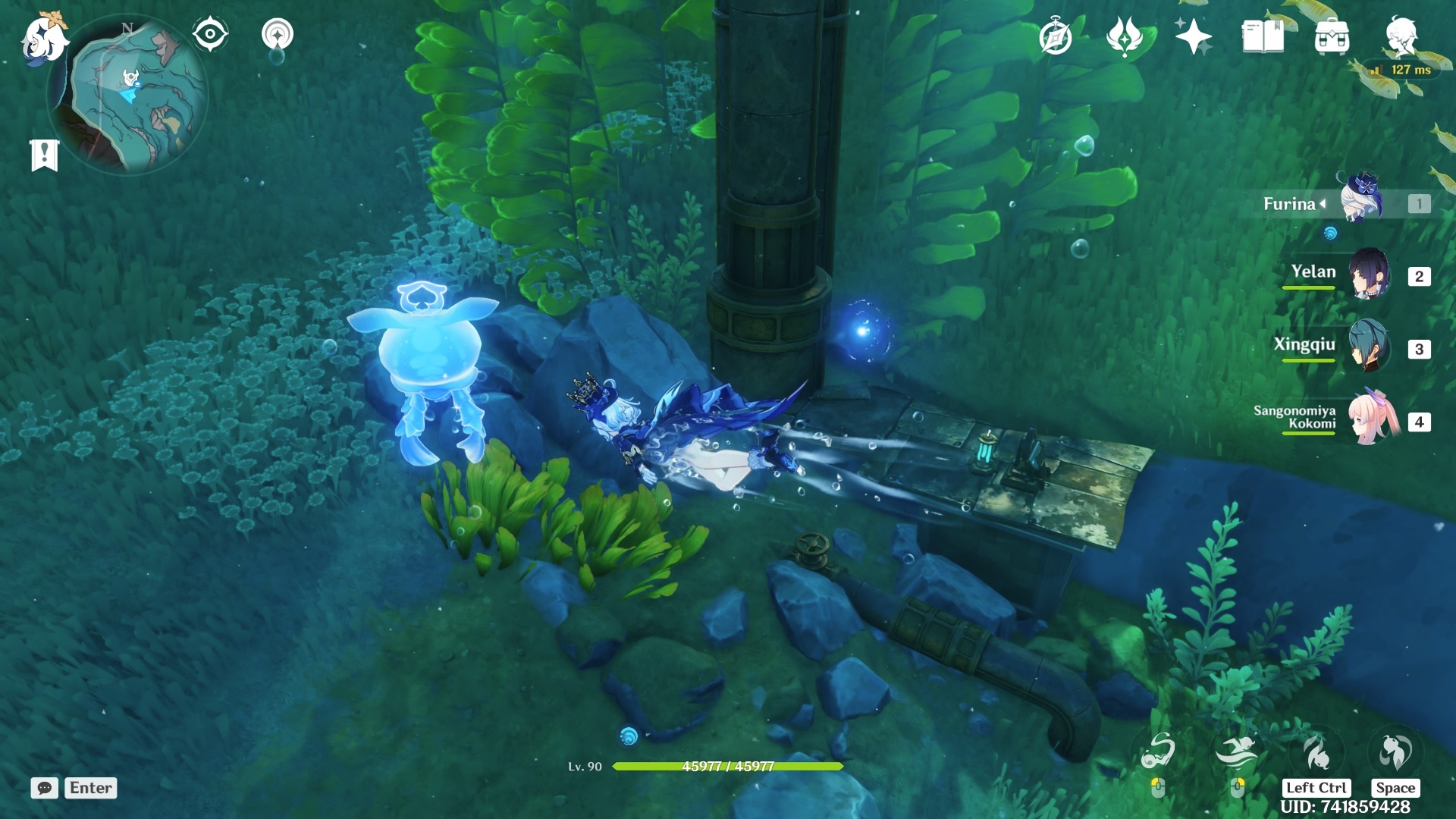Open the quest navigation pin icon
The image size is (1456, 819).
(277, 35)
